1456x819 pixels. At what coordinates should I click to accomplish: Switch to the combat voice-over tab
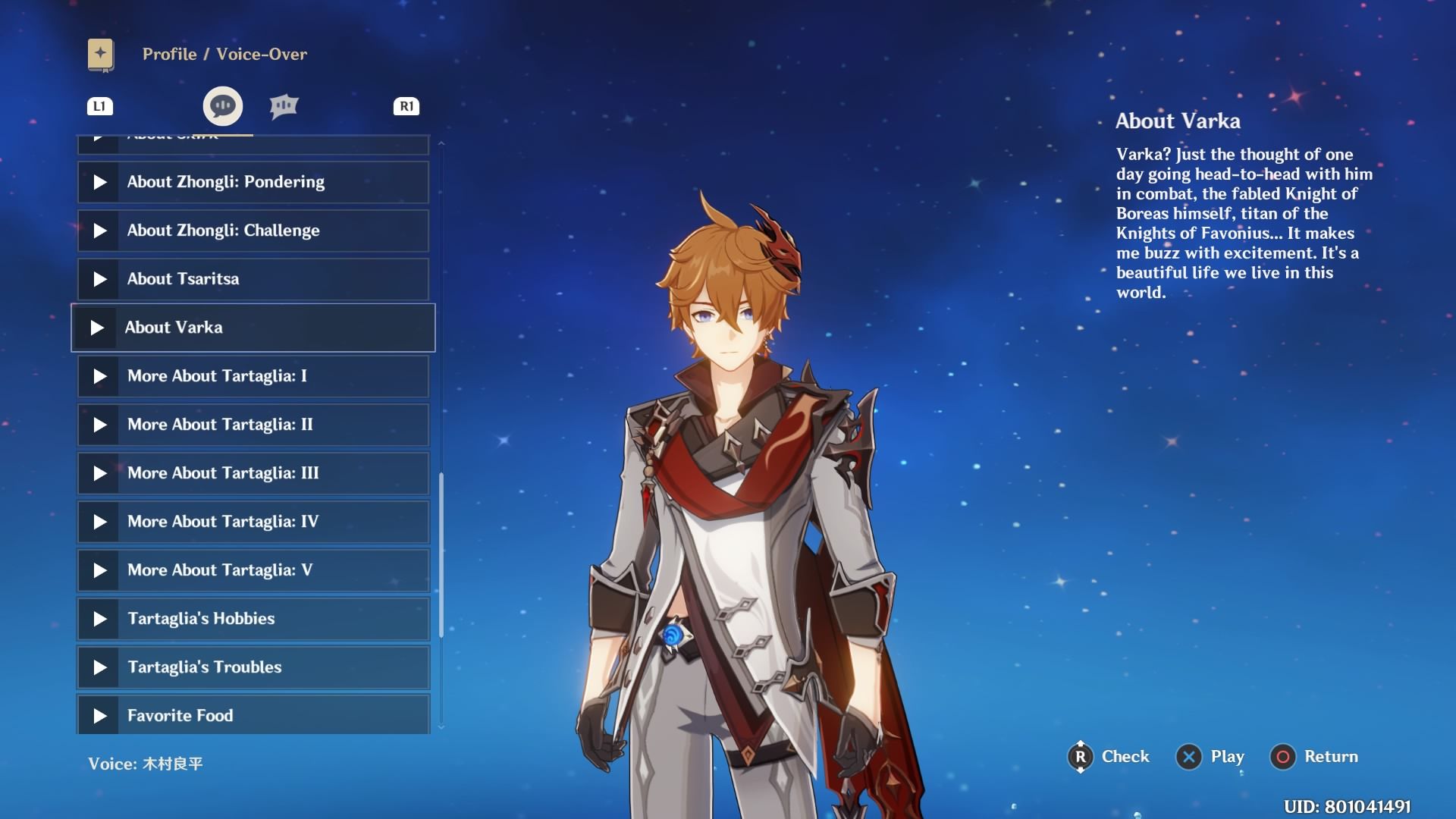[284, 106]
